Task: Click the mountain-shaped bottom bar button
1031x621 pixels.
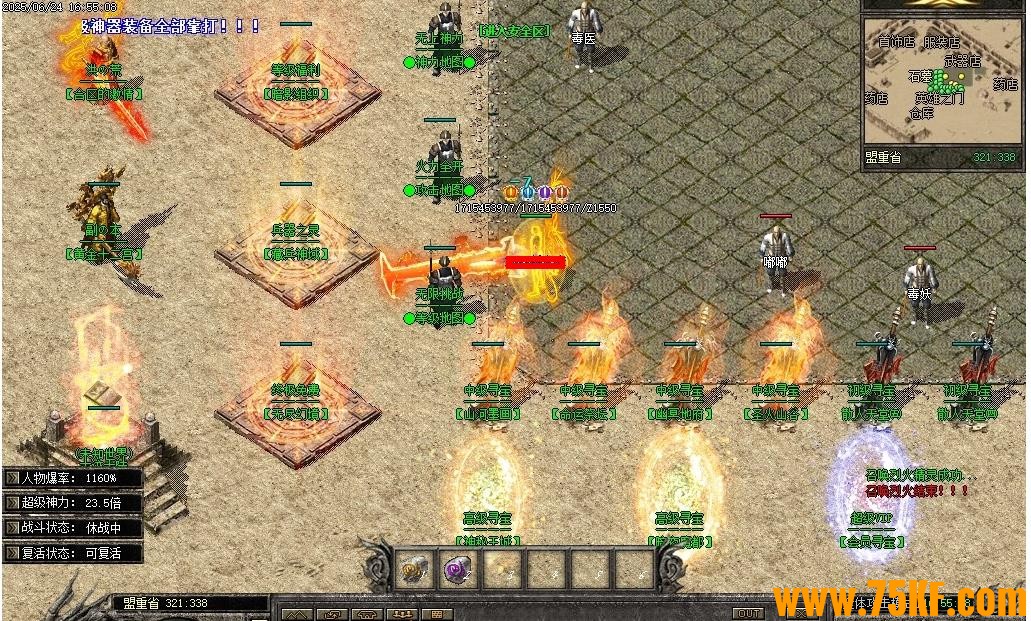Action: tap(297, 614)
